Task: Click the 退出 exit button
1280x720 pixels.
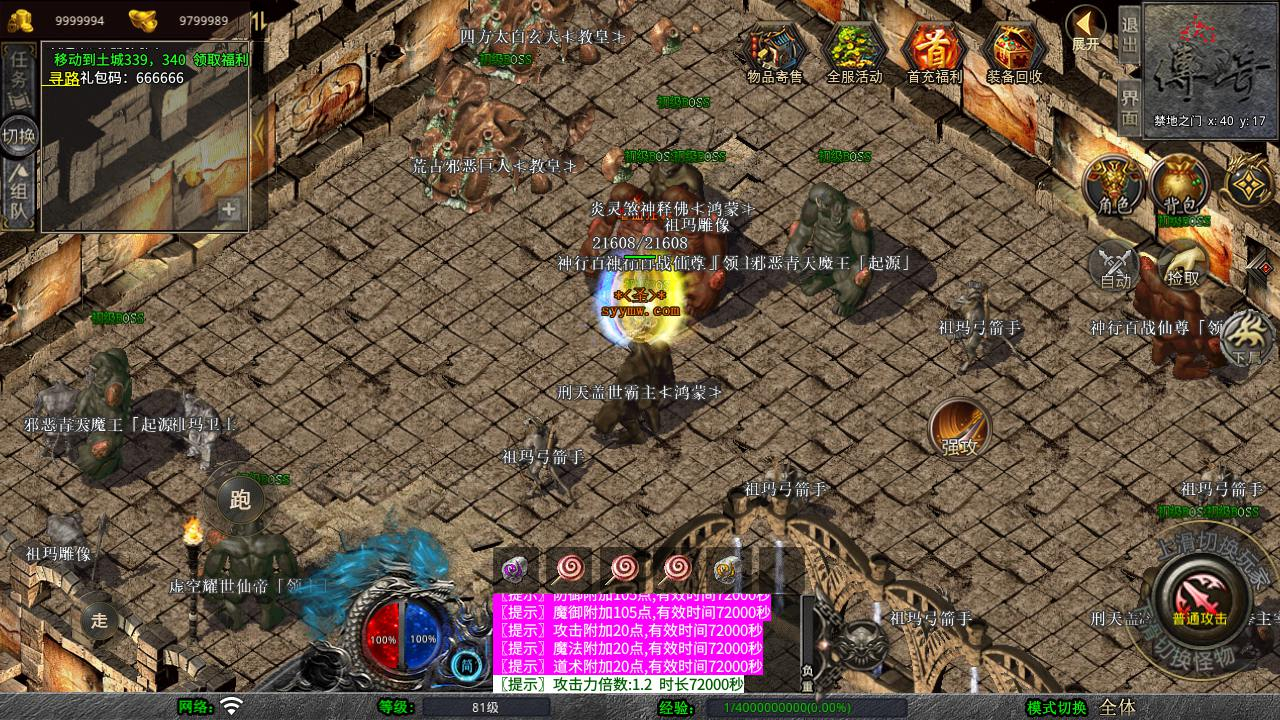Action: click(1129, 35)
